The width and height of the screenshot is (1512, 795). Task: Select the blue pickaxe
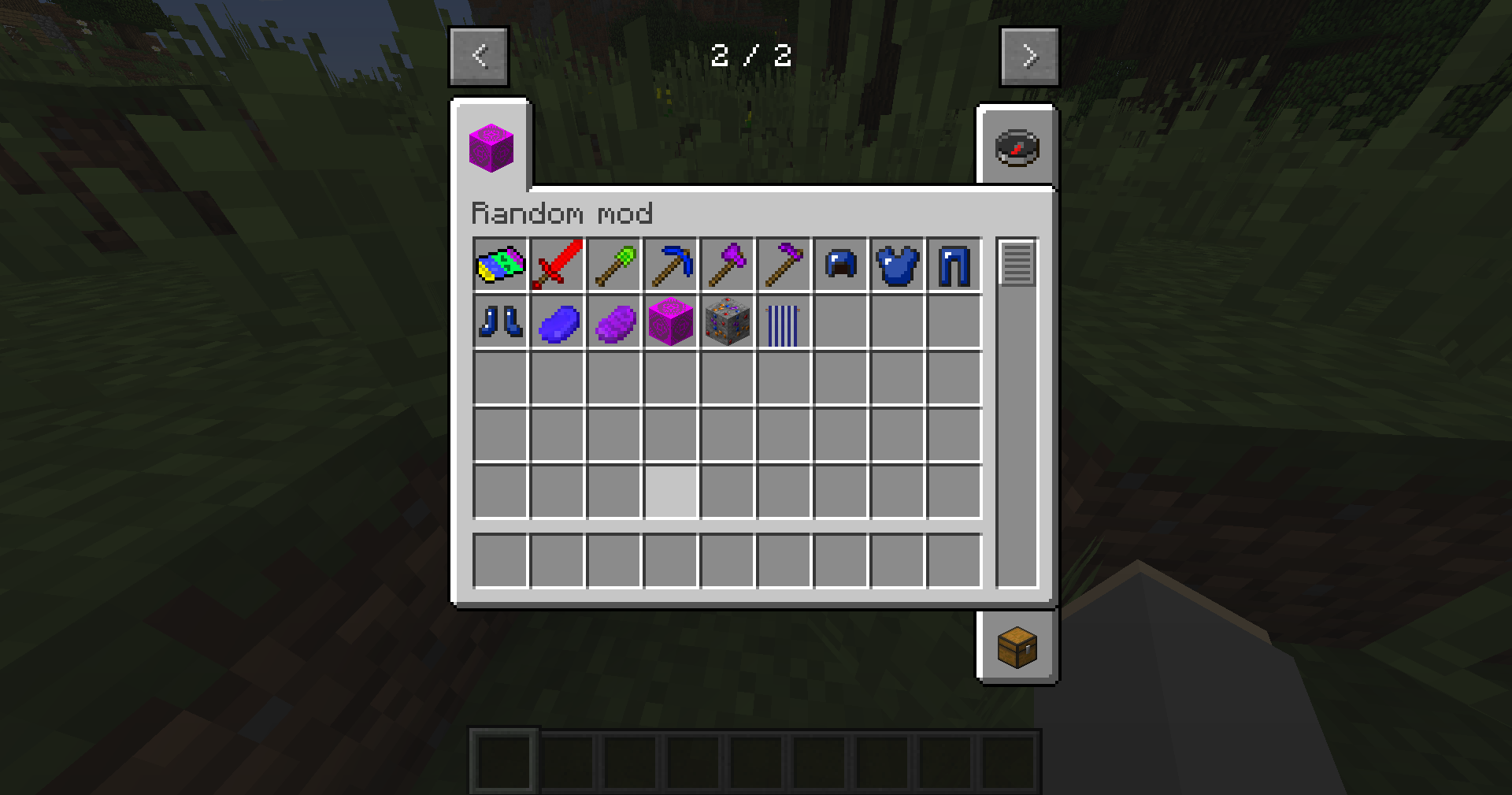[670, 264]
